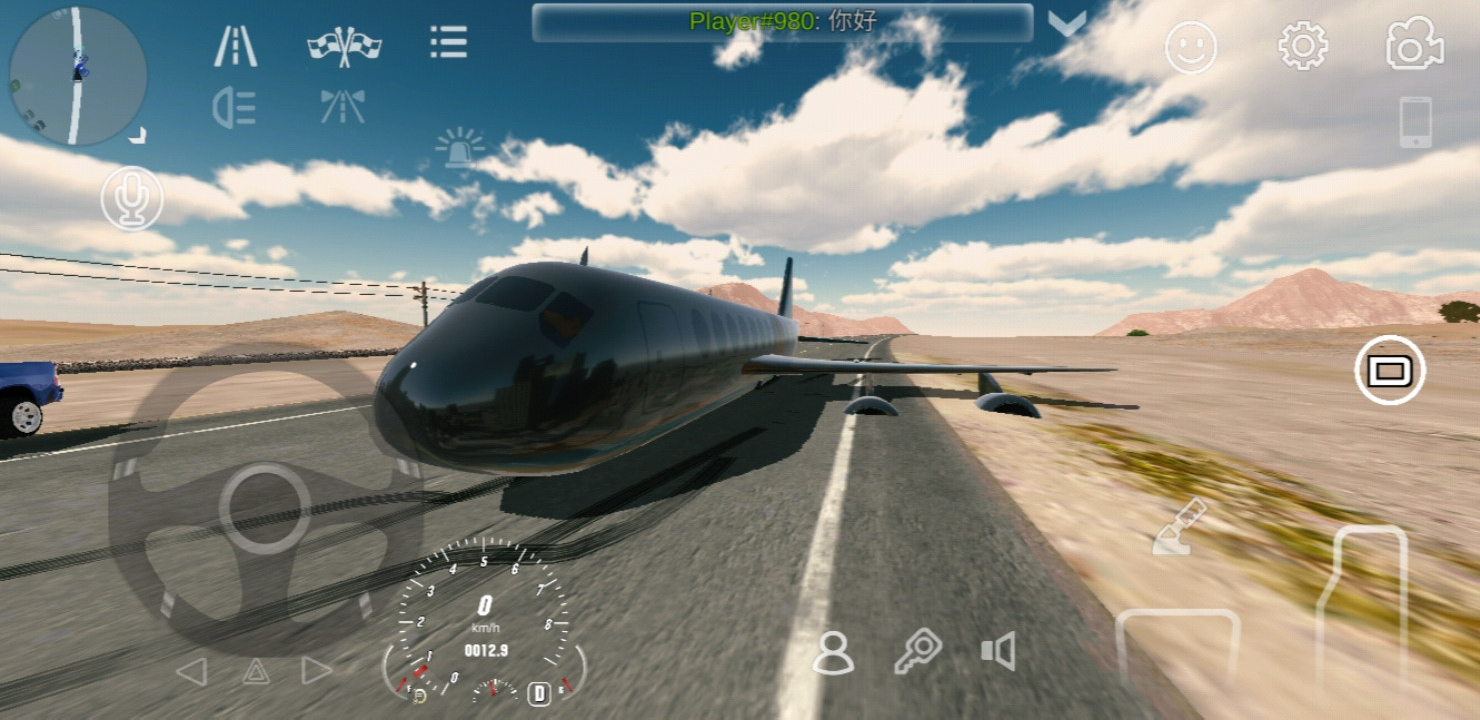Exit the vehicle using the person icon
The height and width of the screenshot is (720, 1480).
tap(833, 653)
